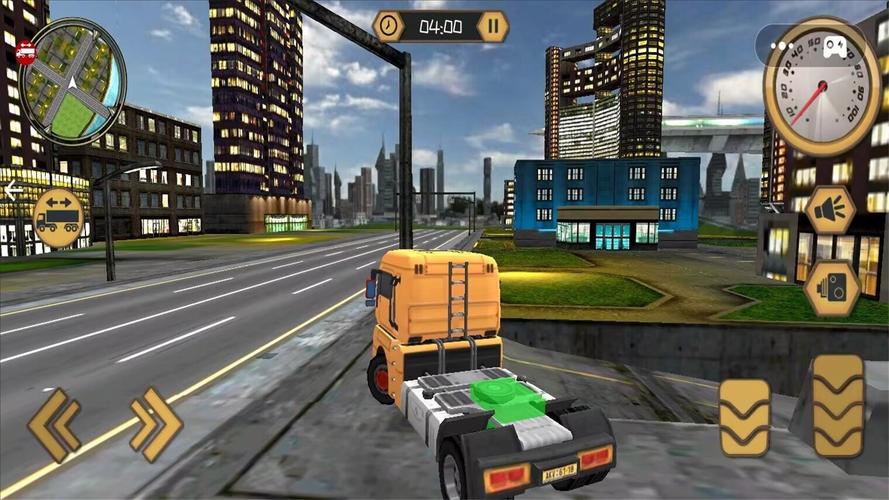
Task: Steer right with the right chevron
Action: pyautogui.click(x=156, y=425)
